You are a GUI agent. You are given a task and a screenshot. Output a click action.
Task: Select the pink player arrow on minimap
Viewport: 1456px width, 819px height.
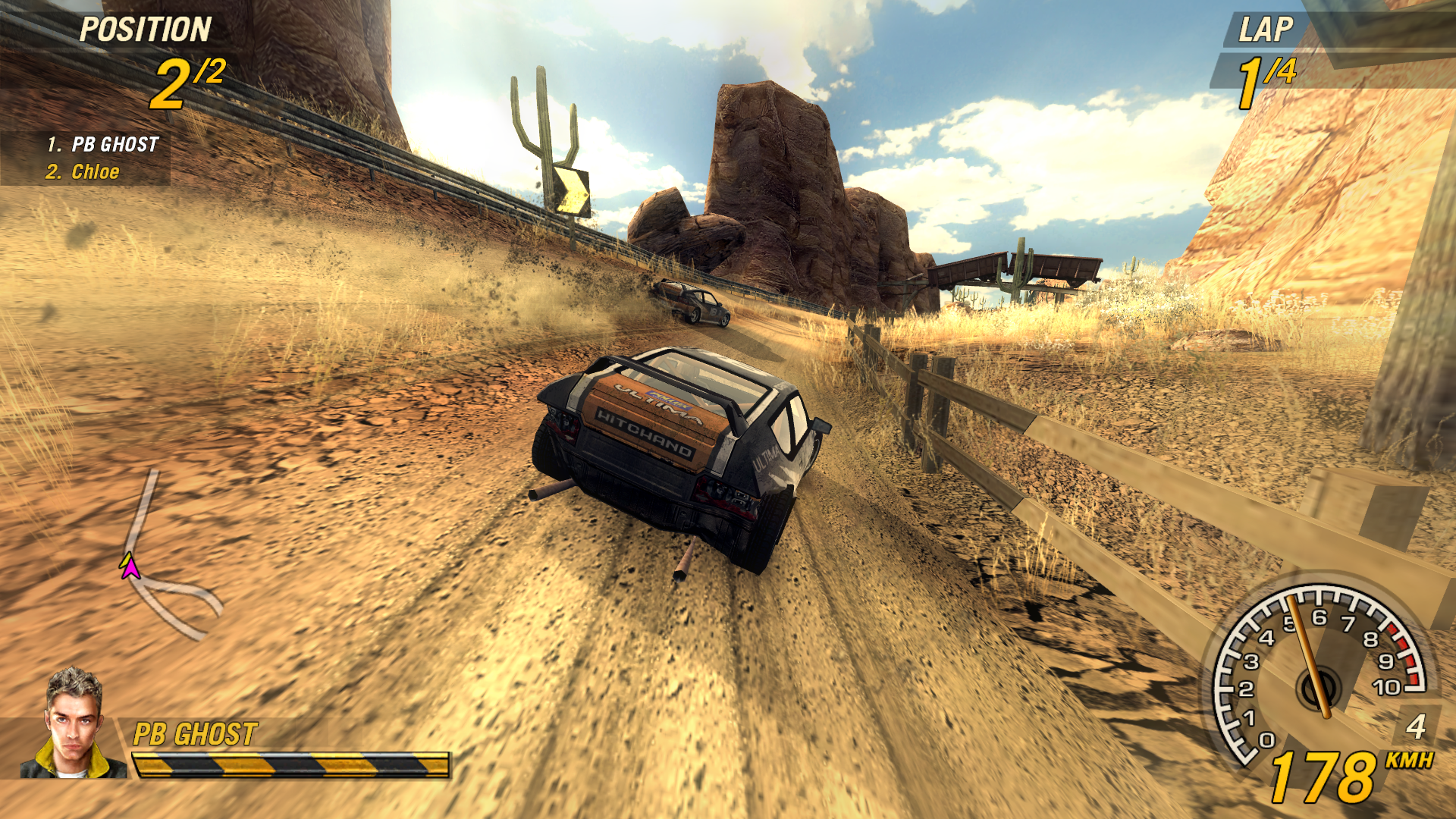tap(130, 567)
